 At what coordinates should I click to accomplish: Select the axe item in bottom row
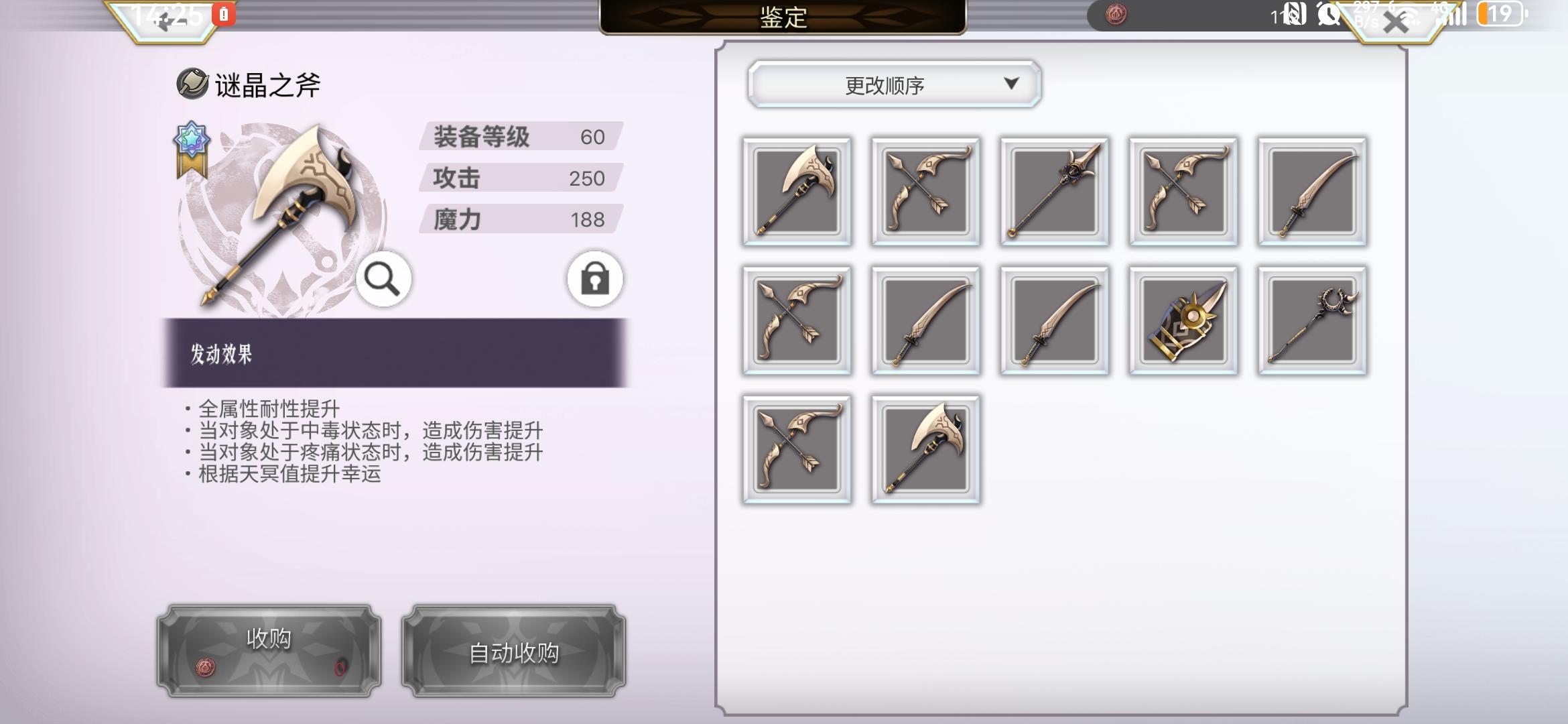tap(923, 448)
